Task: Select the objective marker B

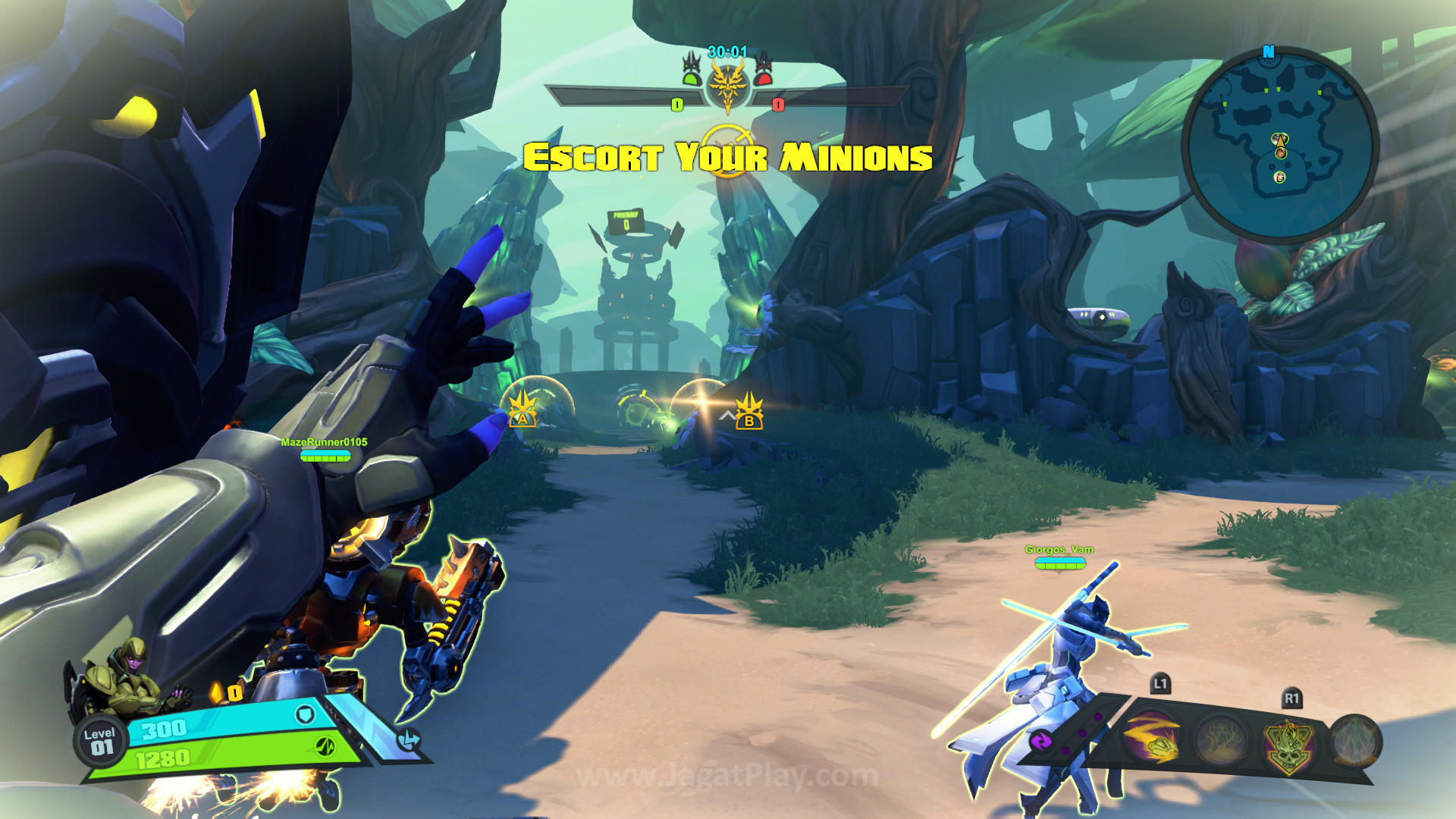Action: point(749,413)
